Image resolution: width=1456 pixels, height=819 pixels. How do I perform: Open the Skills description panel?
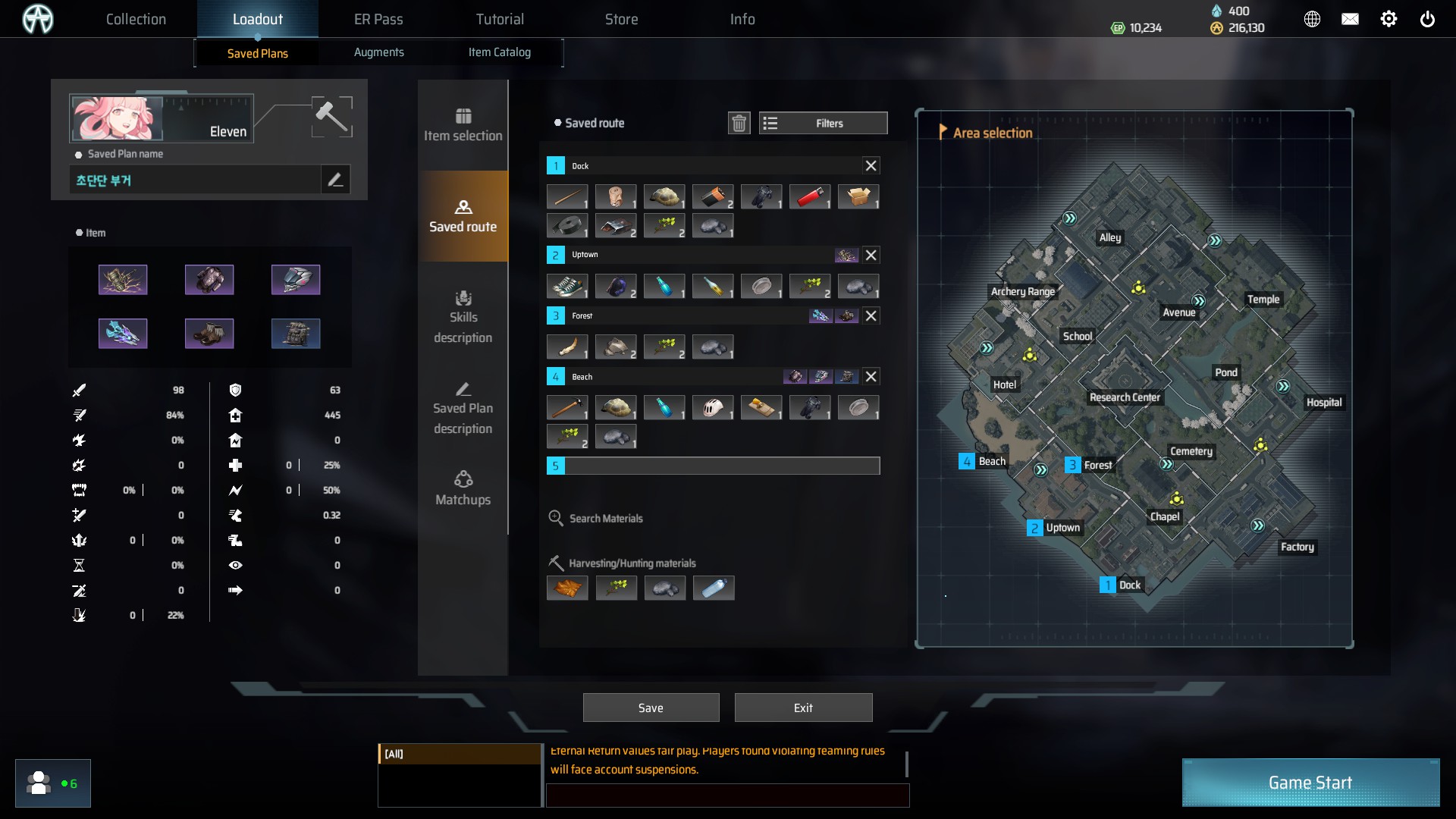[463, 317]
